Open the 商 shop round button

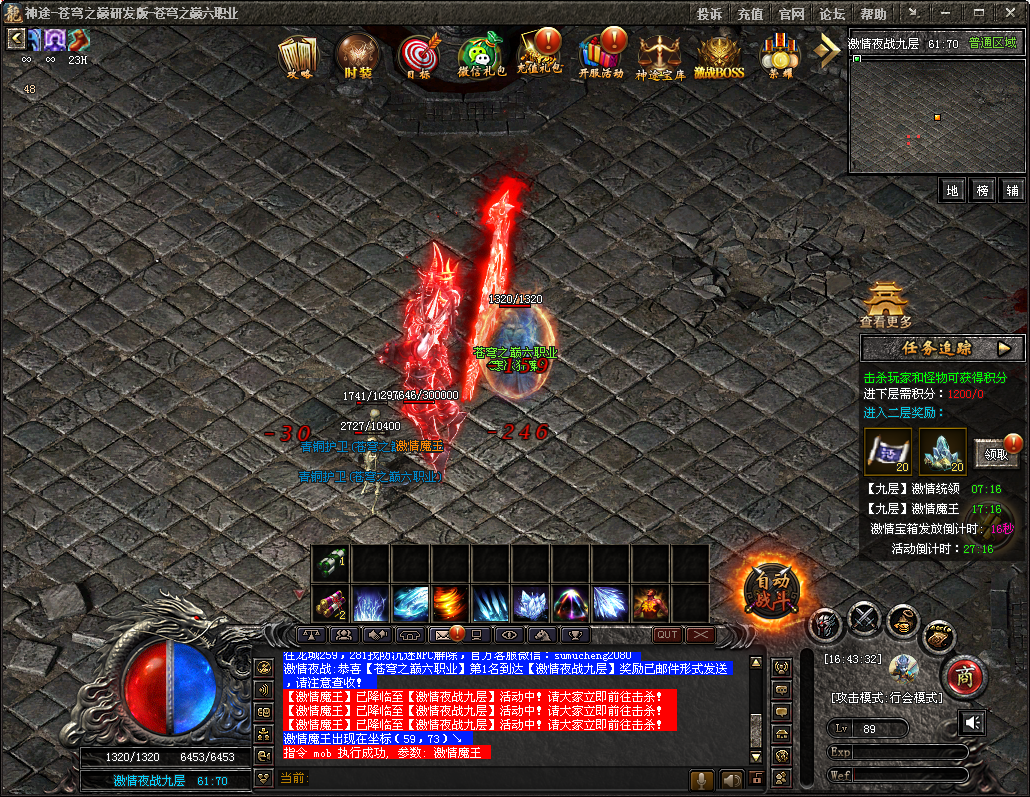click(x=964, y=676)
